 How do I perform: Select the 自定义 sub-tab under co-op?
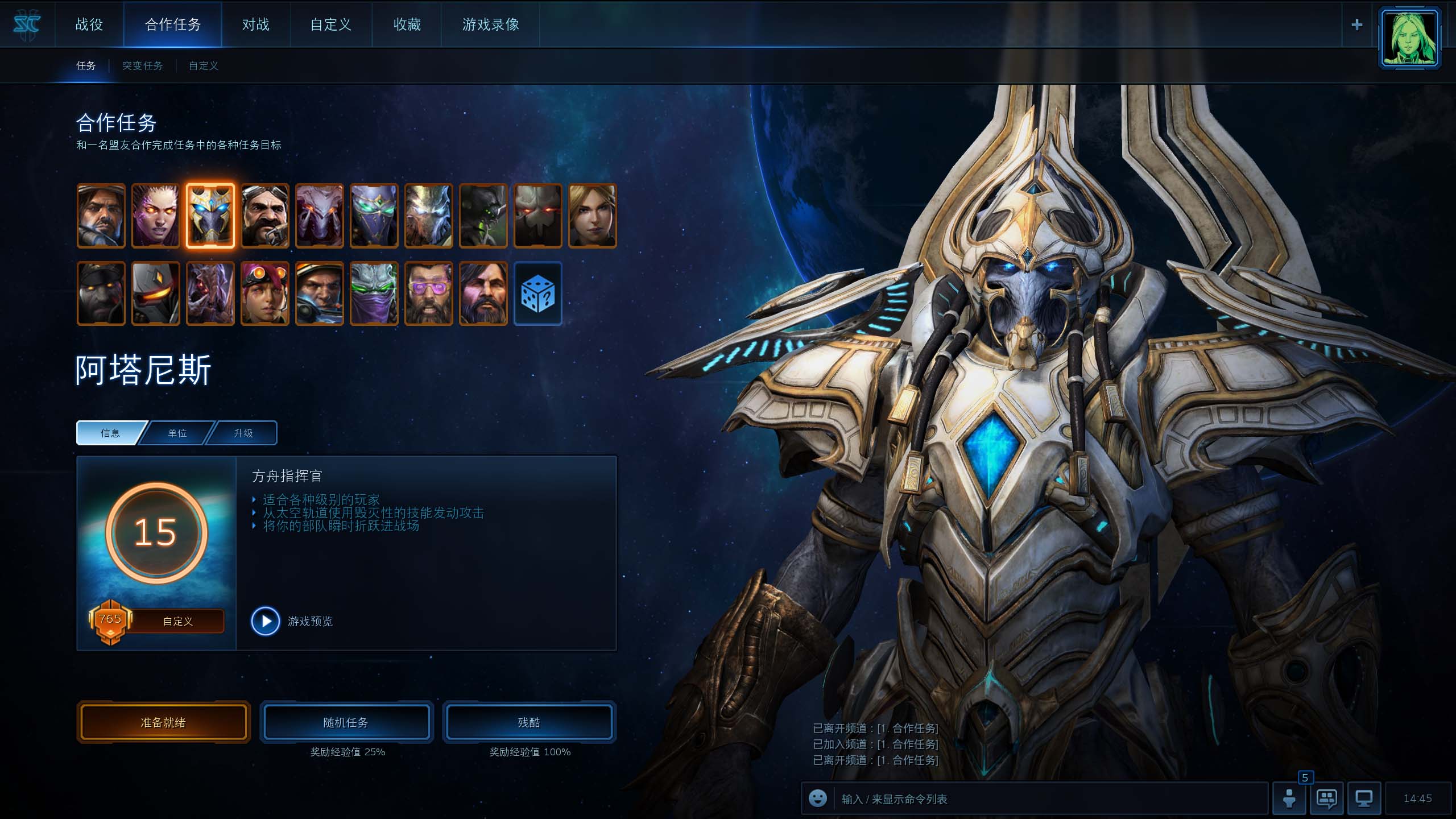click(x=203, y=66)
